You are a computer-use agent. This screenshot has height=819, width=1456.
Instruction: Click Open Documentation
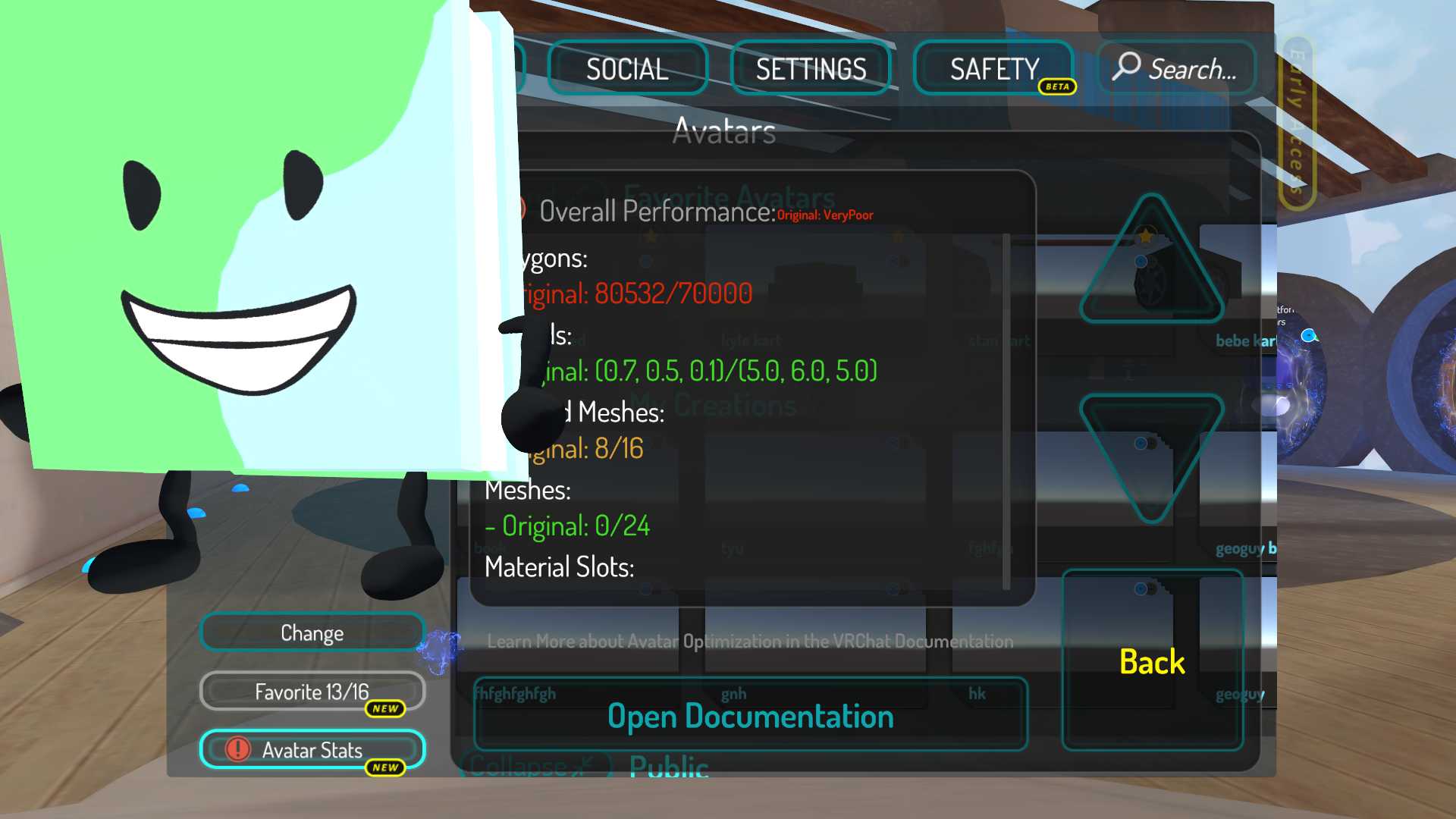[x=750, y=716]
